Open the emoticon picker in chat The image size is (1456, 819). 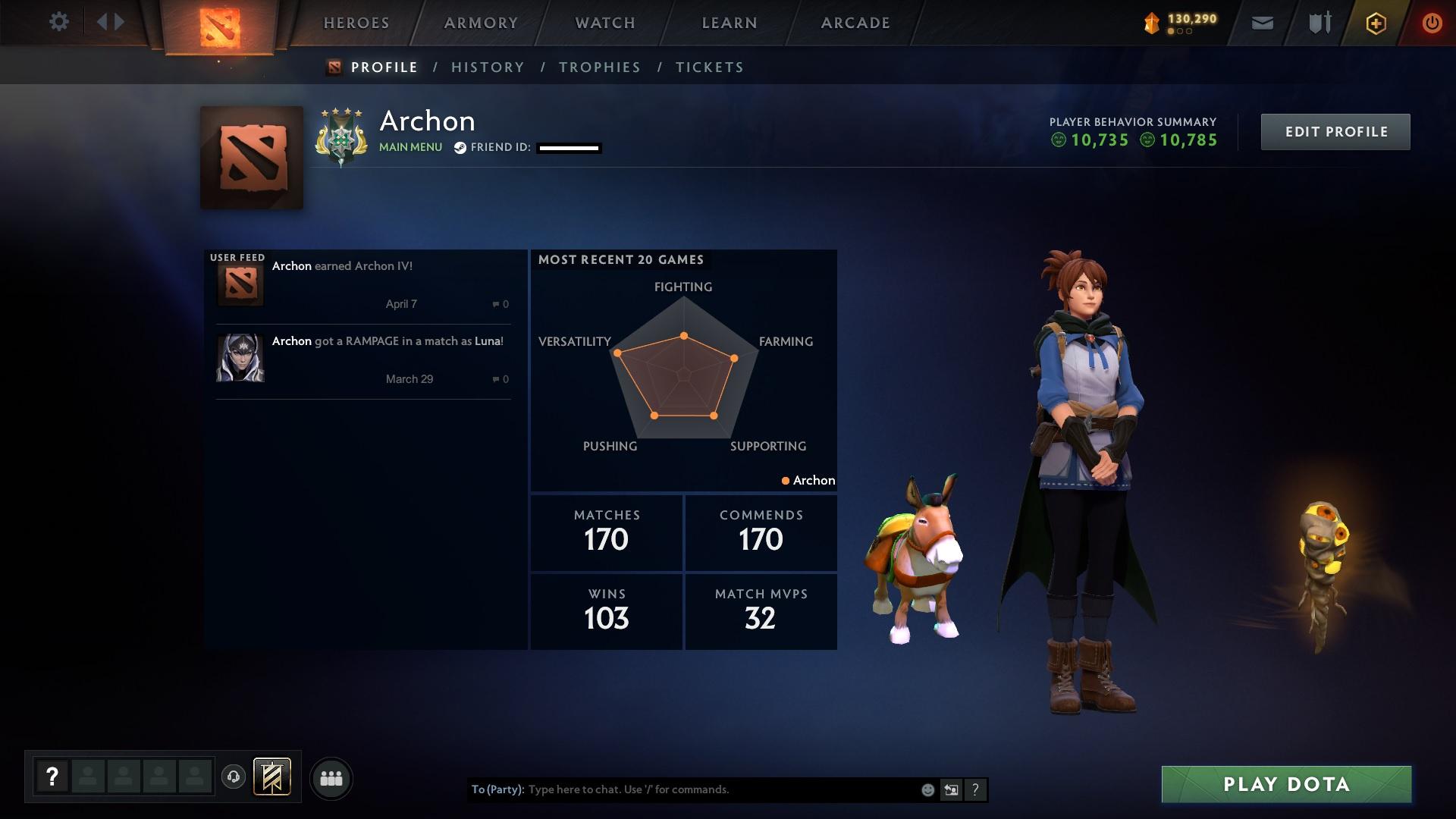tap(927, 789)
